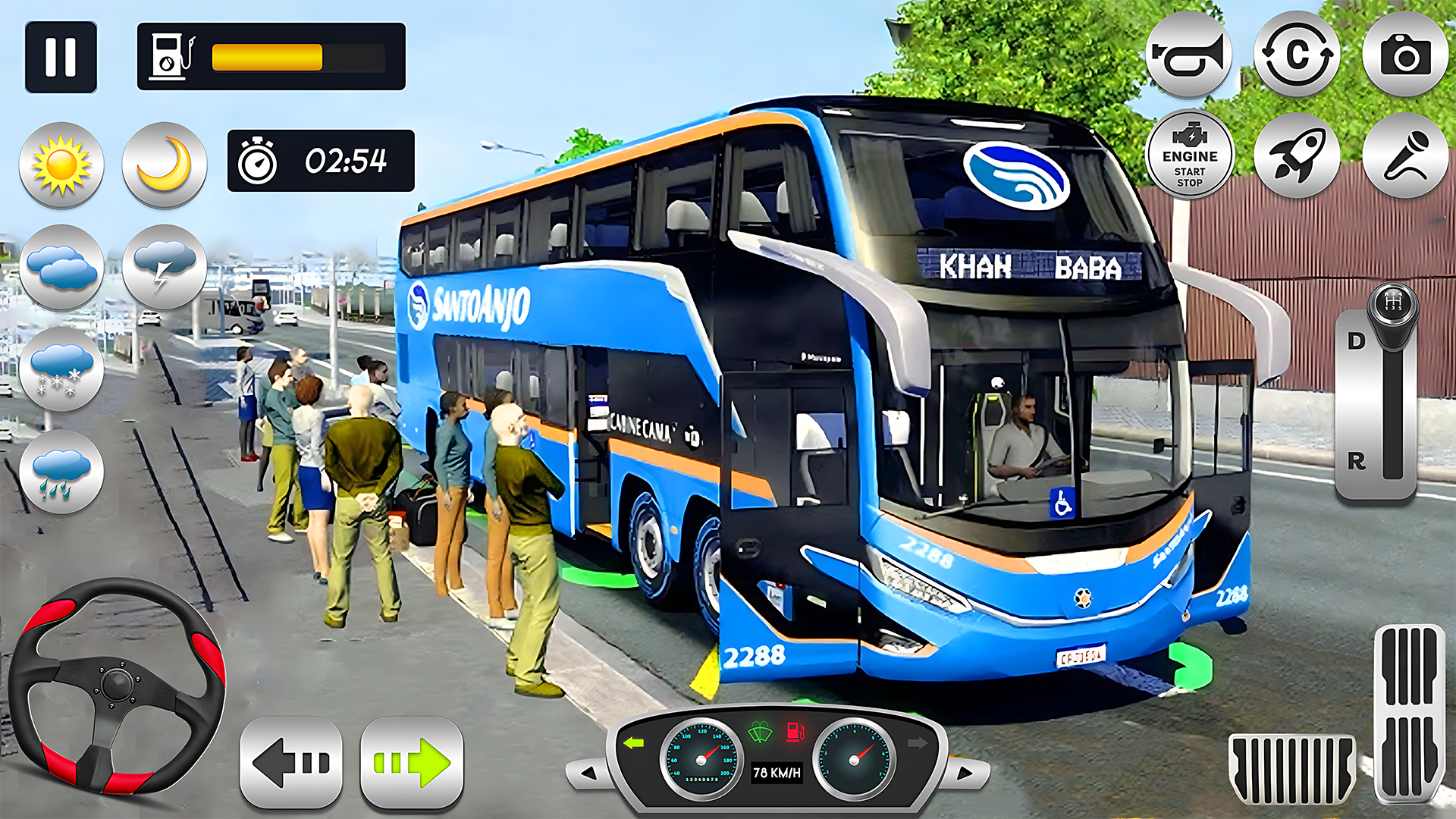Change view with the camera button
The height and width of the screenshot is (819, 1456).
(1405, 55)
